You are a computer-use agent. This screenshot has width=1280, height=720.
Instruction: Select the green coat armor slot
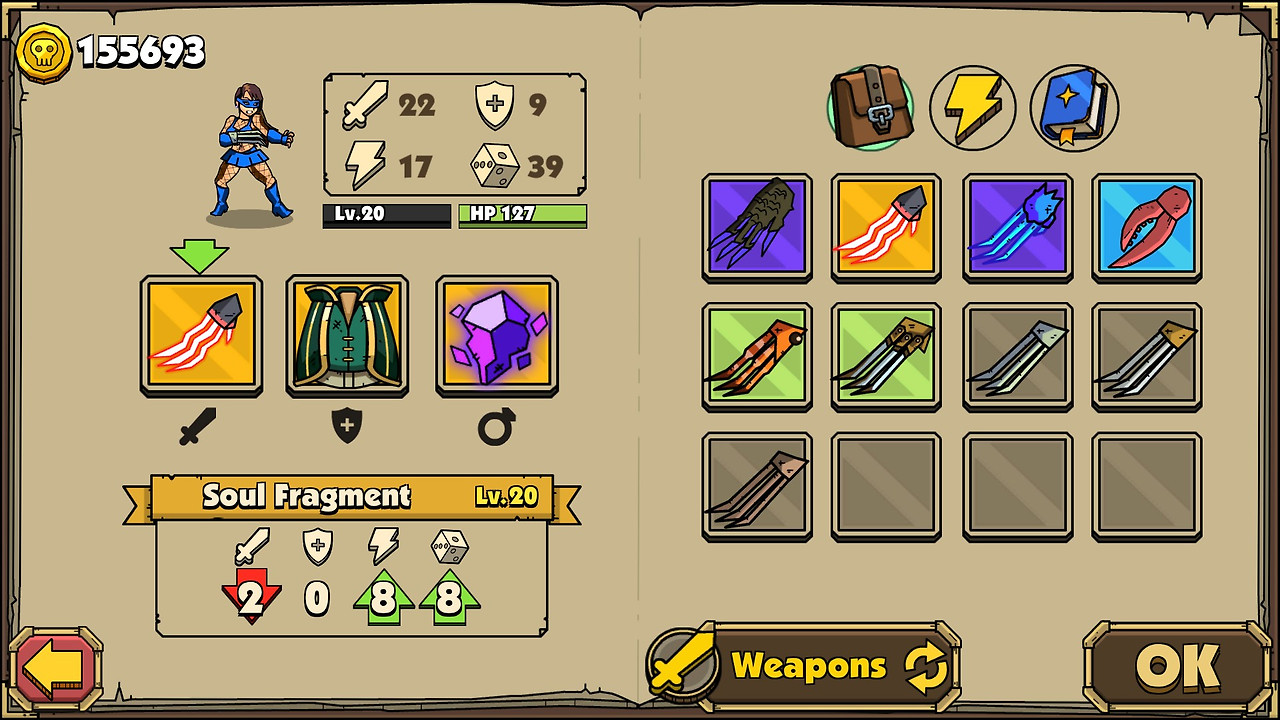[x=347, y=335]
